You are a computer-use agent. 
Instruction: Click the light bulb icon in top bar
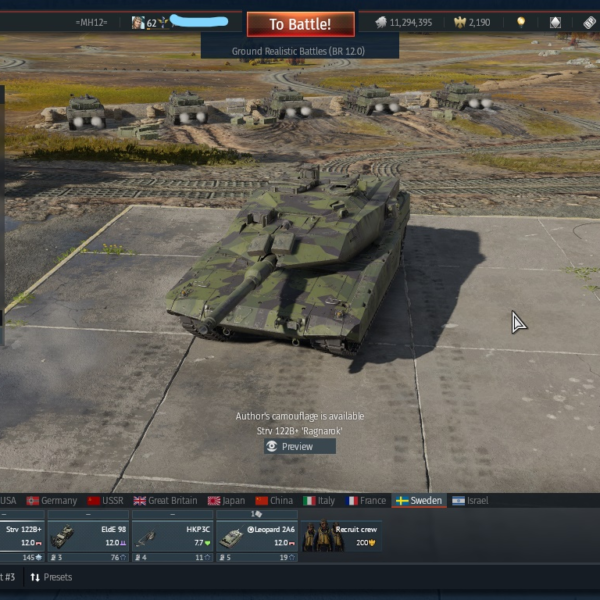coord(520,22)
